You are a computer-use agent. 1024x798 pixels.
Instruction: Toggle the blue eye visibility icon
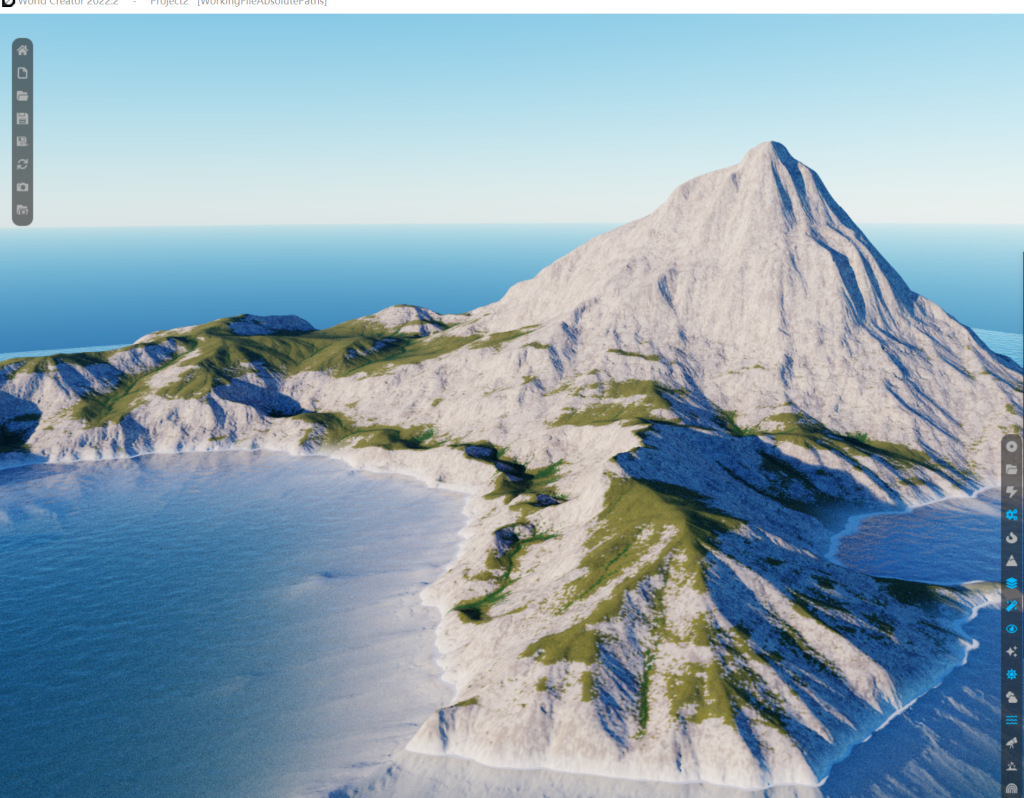tap(1012, 629)
